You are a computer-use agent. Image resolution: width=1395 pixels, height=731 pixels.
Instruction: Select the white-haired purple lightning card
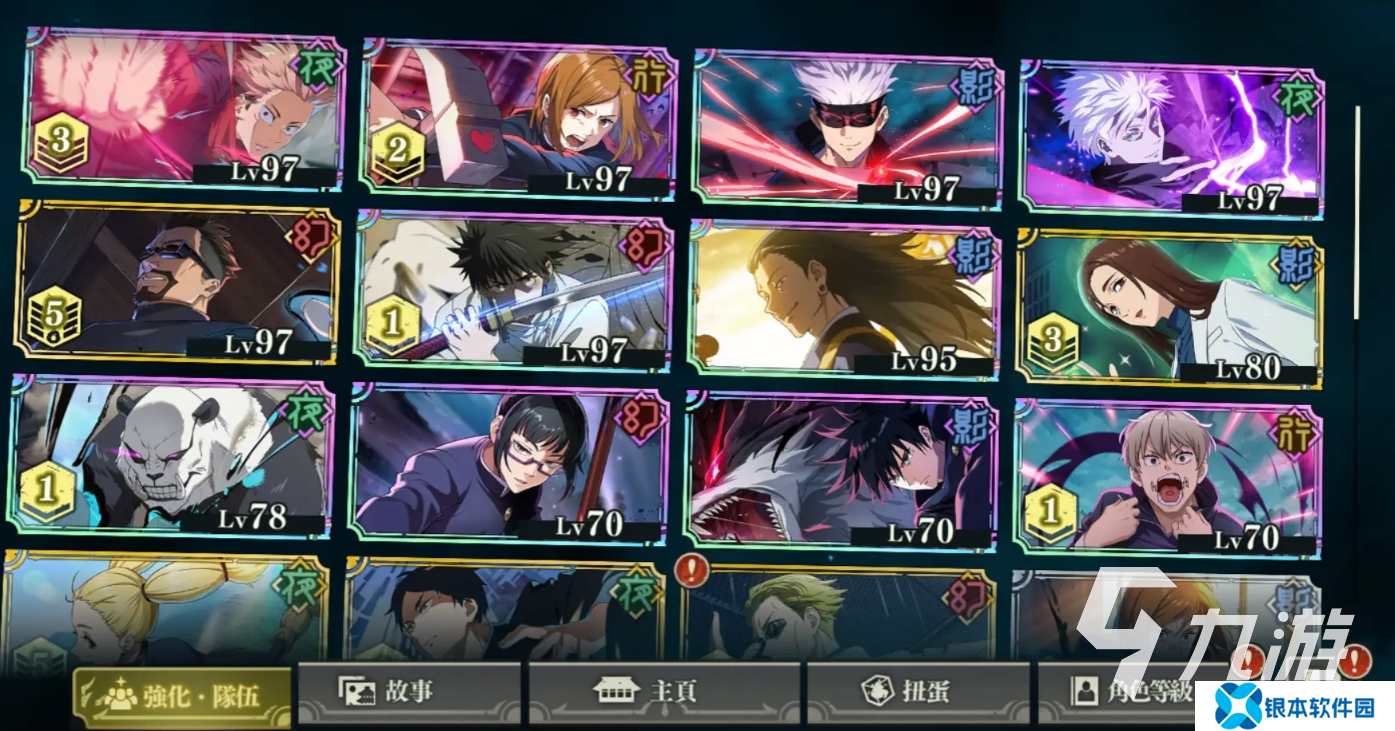1171,138
